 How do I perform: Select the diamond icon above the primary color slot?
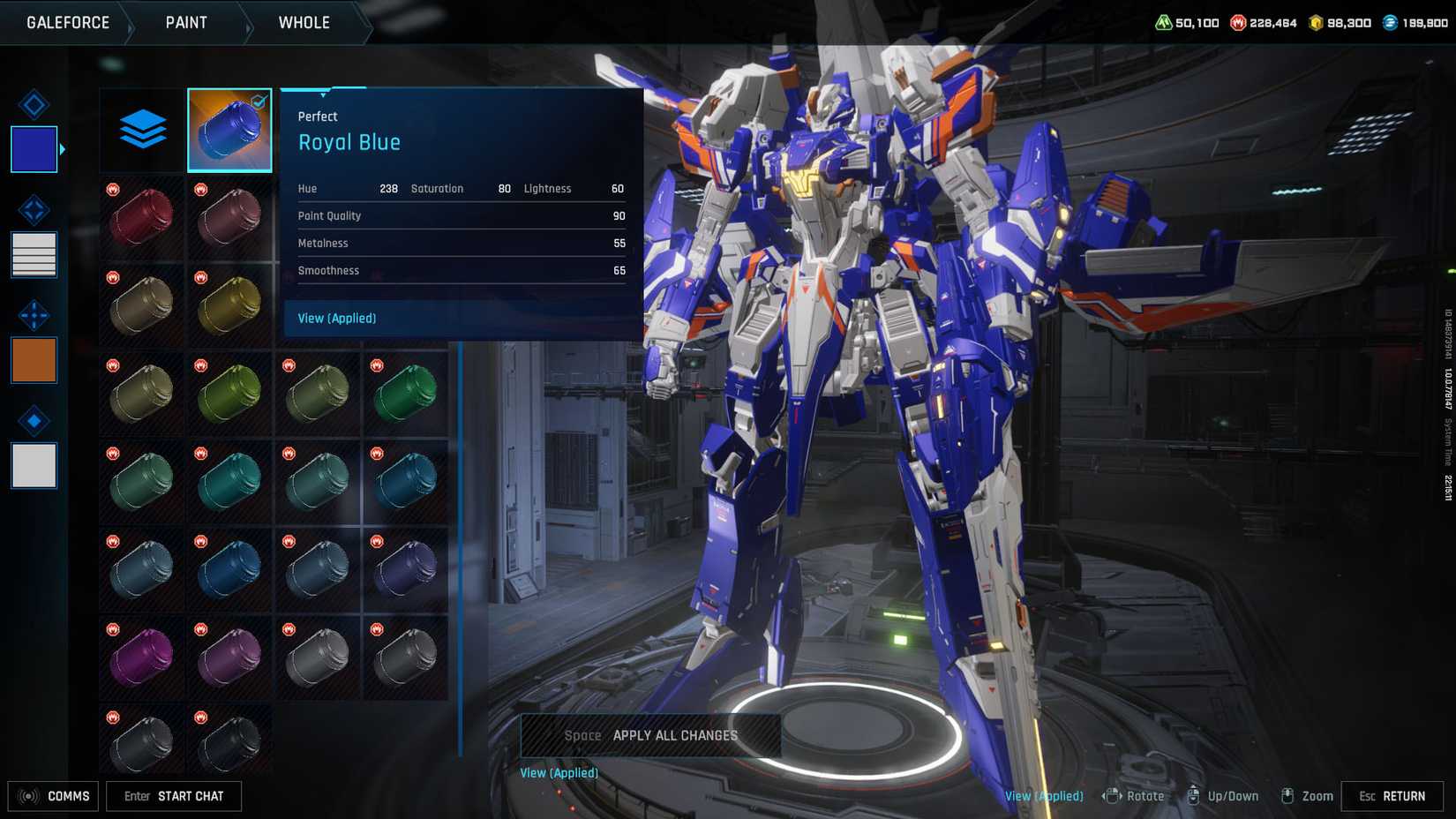33,104
